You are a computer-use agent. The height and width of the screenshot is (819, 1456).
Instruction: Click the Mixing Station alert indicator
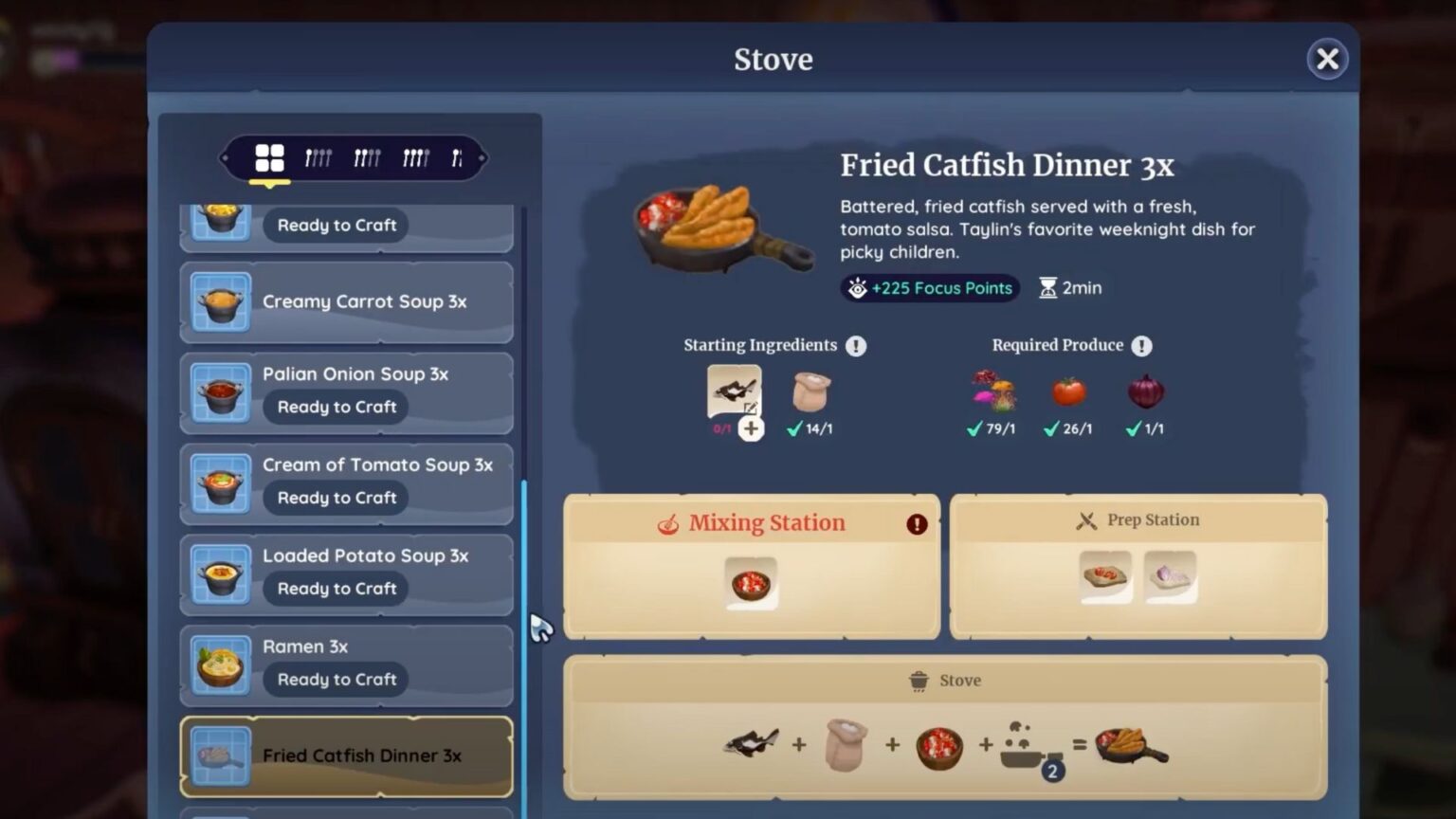coord(916,524)
